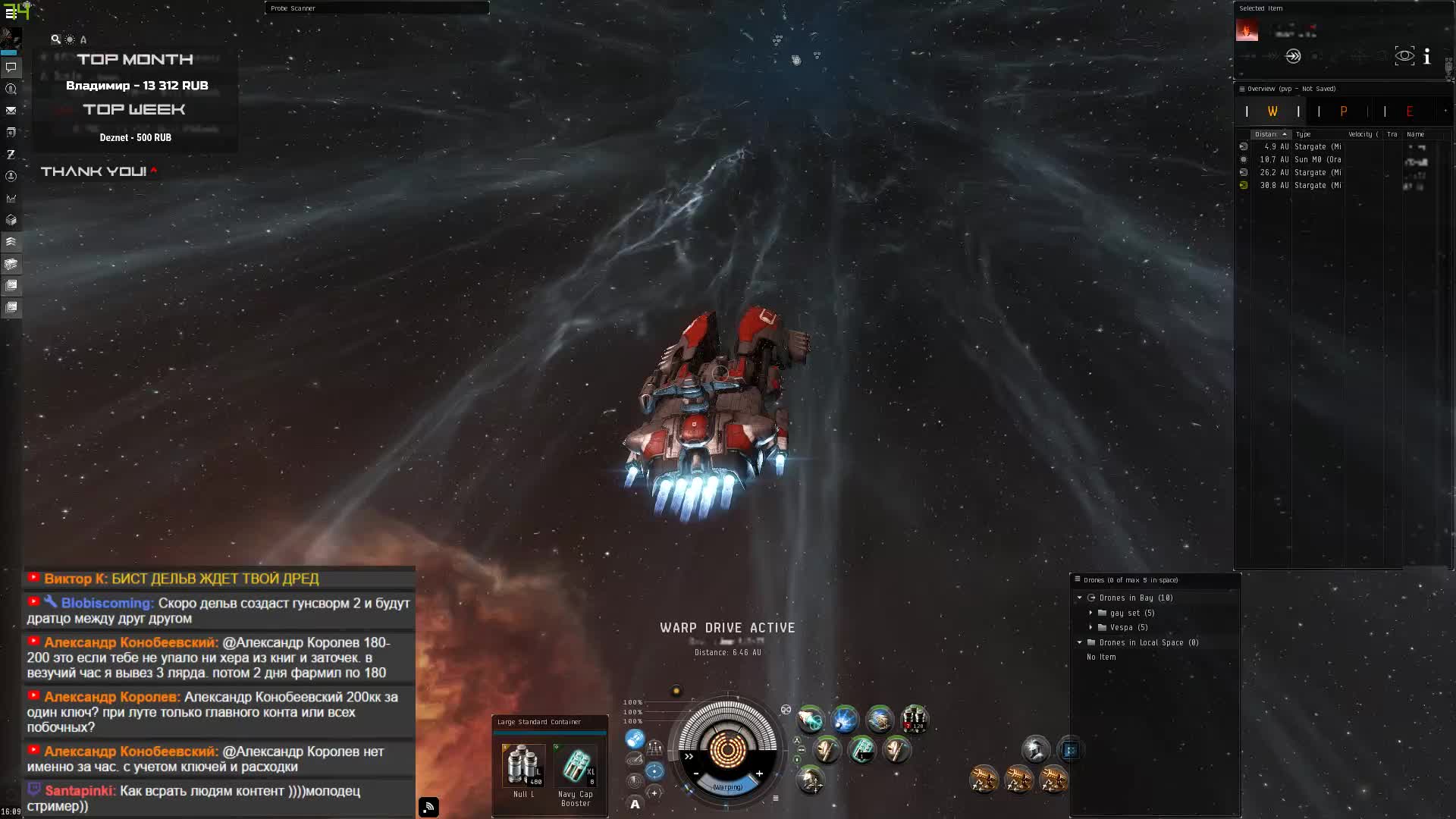
Task: Select the Null L ammo stack
Action: tap(523, 764)
